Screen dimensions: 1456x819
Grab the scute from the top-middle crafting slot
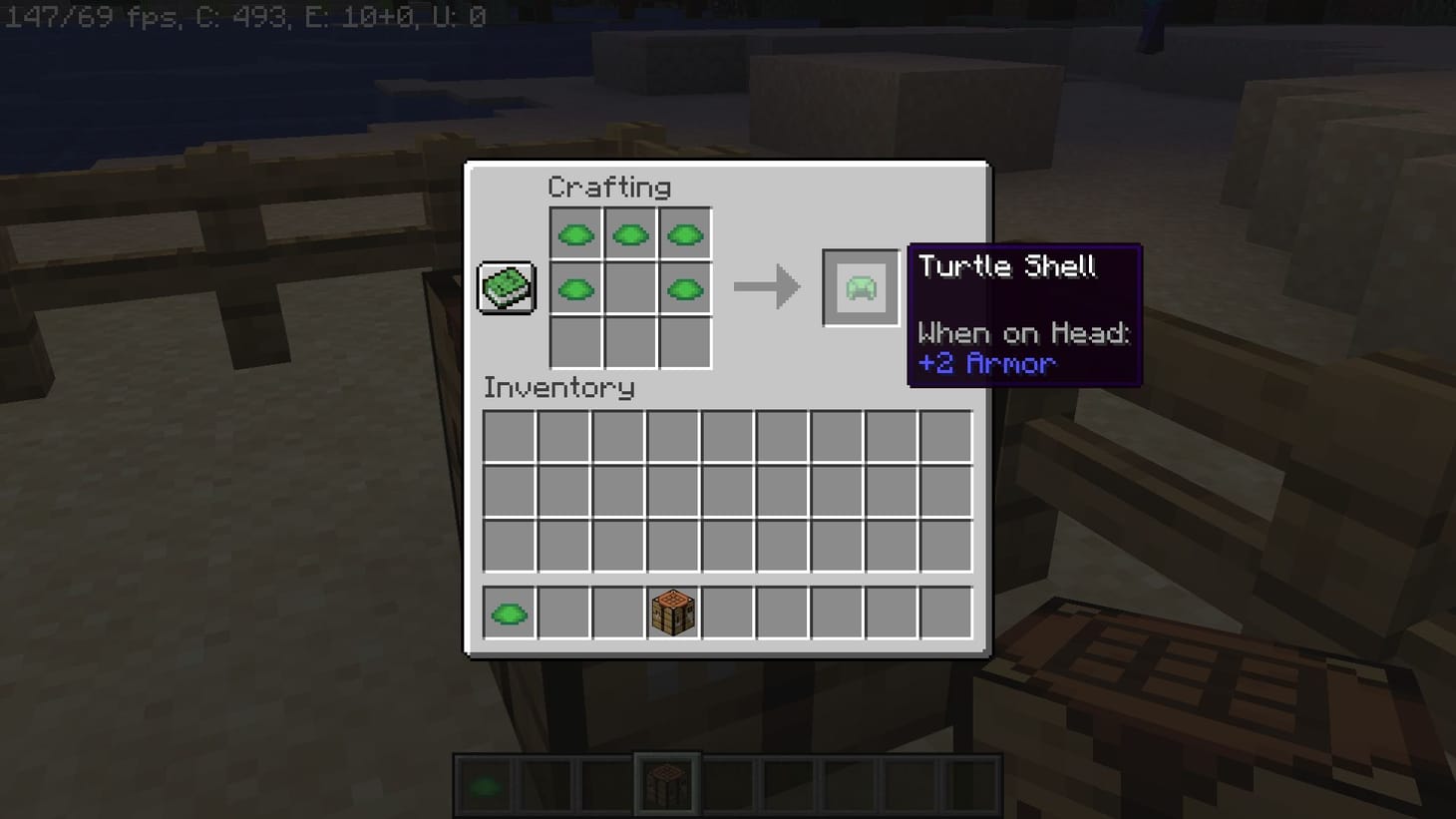pyautogui.click(x=630, y=232)
